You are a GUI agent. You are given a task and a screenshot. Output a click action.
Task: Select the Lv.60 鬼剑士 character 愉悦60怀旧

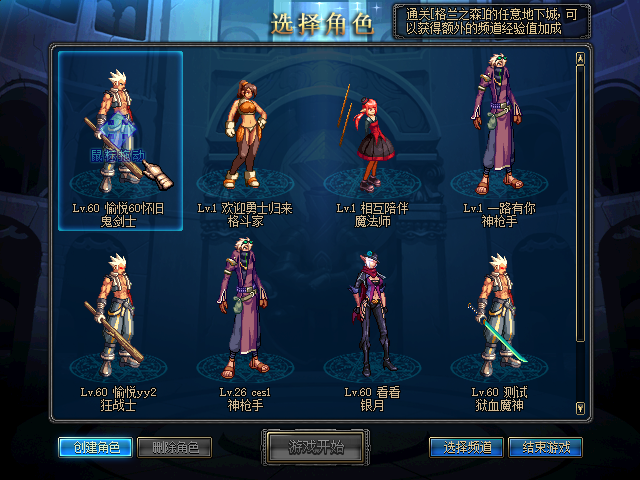coord(120,140)
